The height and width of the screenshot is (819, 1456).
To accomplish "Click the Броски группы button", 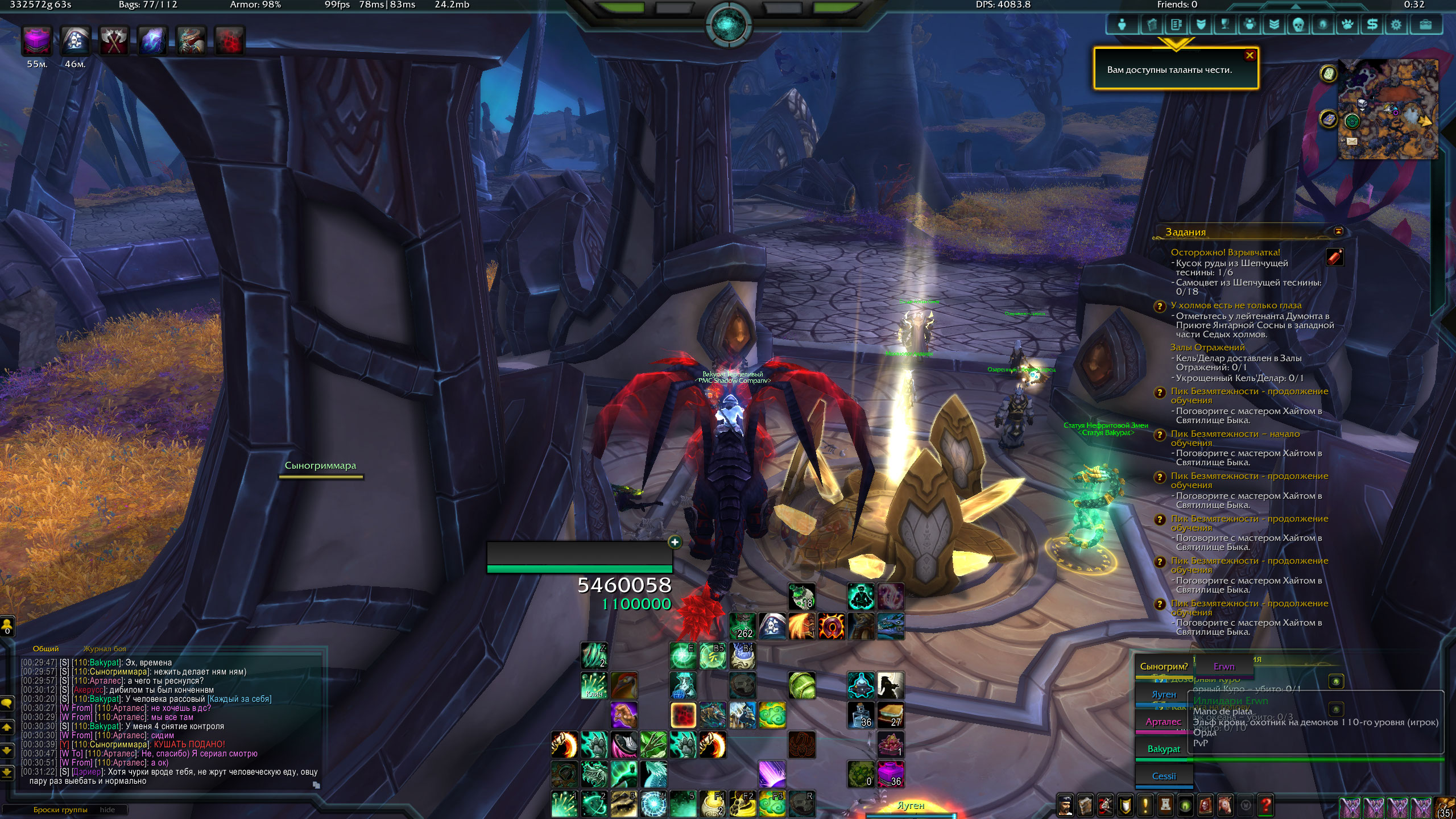I will coord(60,809).
